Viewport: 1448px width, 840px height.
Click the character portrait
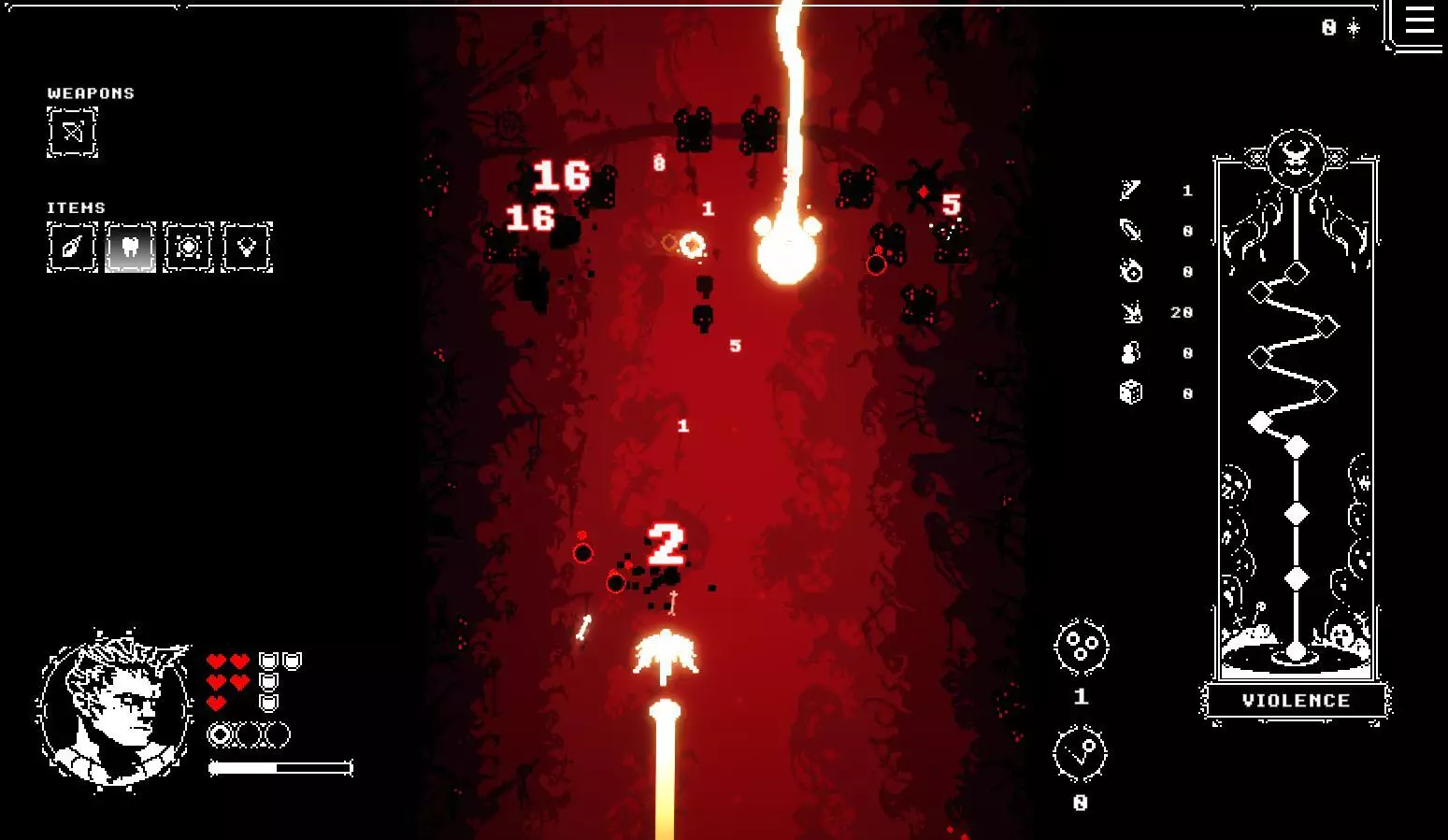tap(115, 711)
